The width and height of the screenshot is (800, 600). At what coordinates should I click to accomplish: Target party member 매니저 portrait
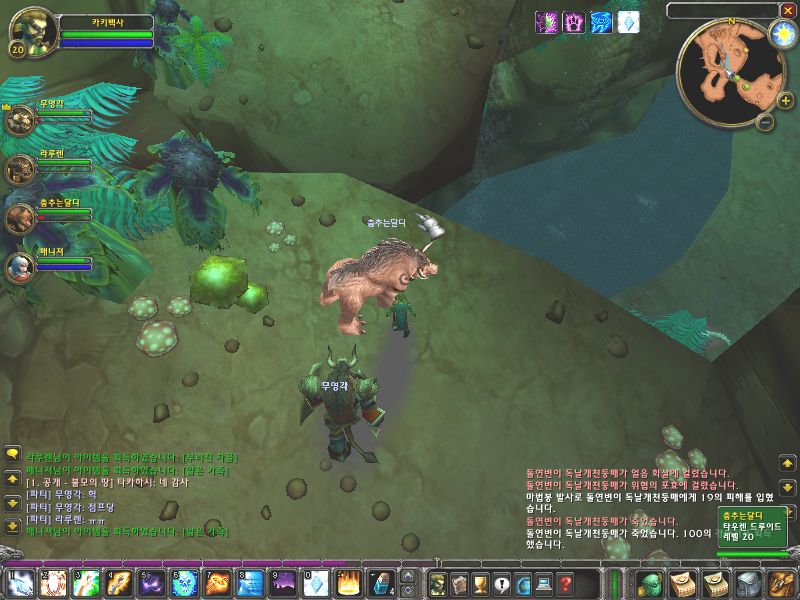20,266
